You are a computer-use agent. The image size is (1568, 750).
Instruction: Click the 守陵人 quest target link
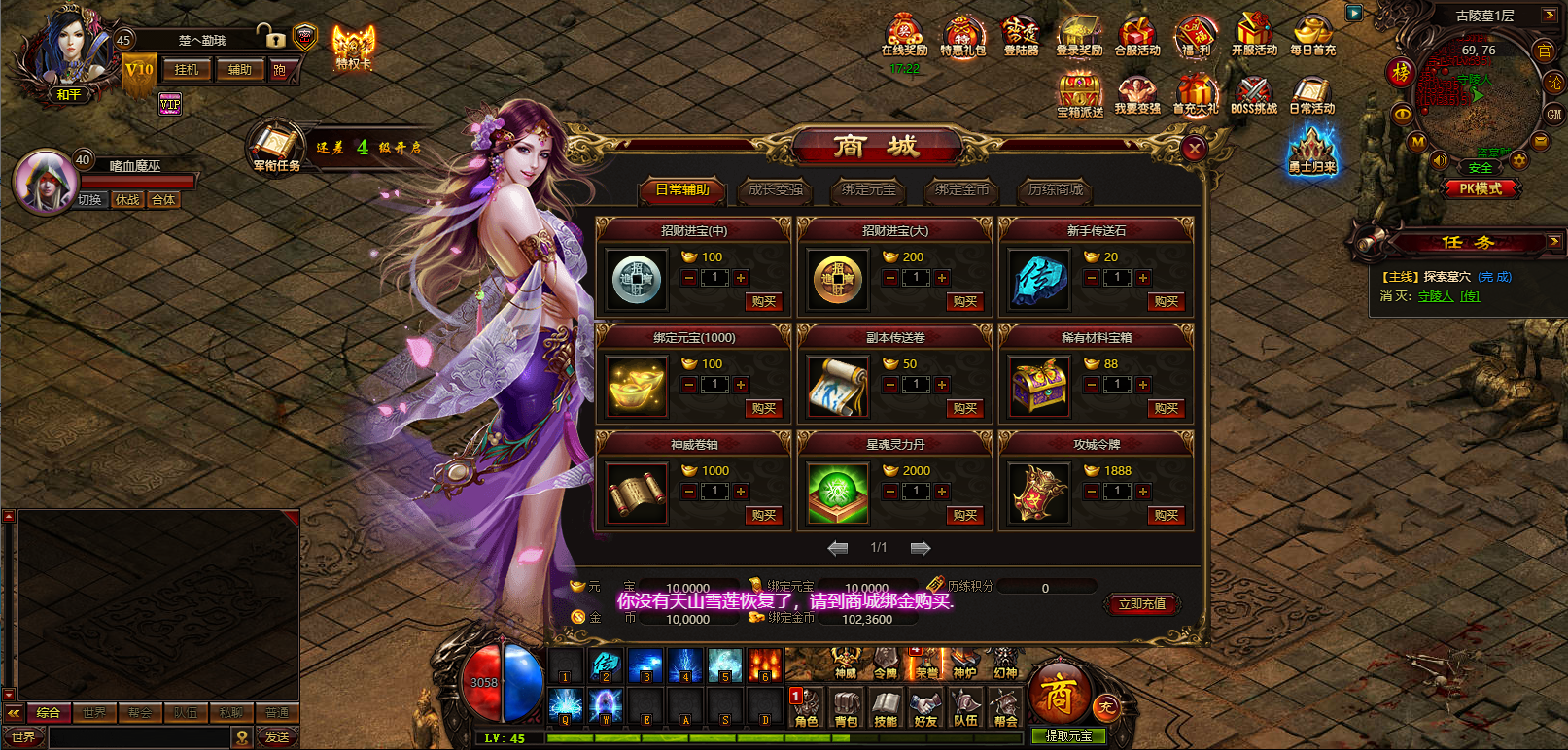click(1435, 296)
